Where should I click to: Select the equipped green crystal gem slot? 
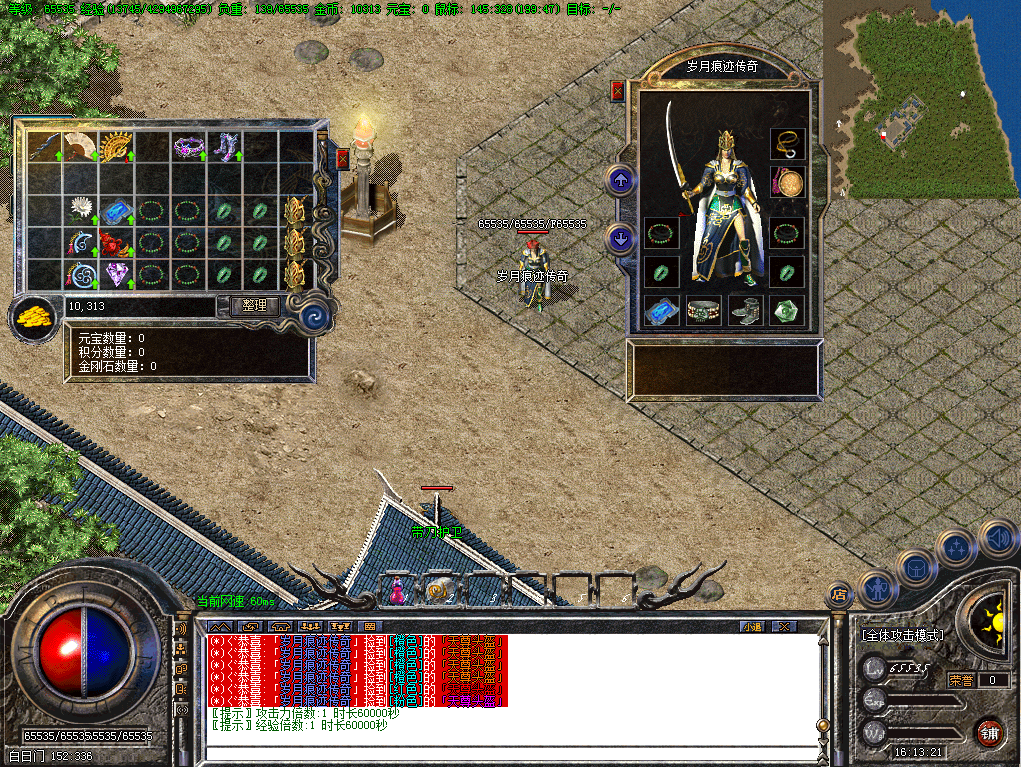tap(788, 311)
